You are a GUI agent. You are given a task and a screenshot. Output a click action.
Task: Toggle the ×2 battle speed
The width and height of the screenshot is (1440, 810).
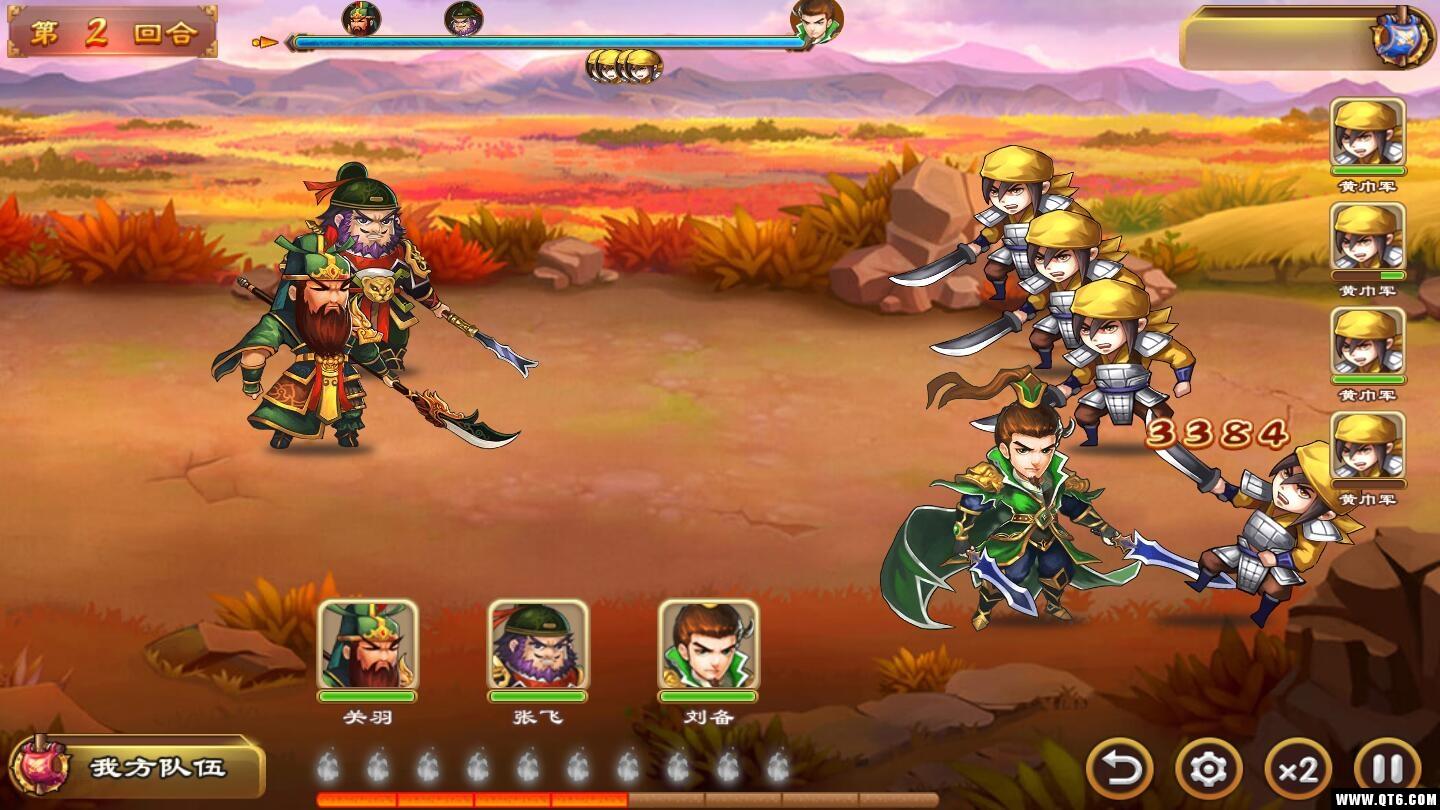click(x=1298, y=768)
